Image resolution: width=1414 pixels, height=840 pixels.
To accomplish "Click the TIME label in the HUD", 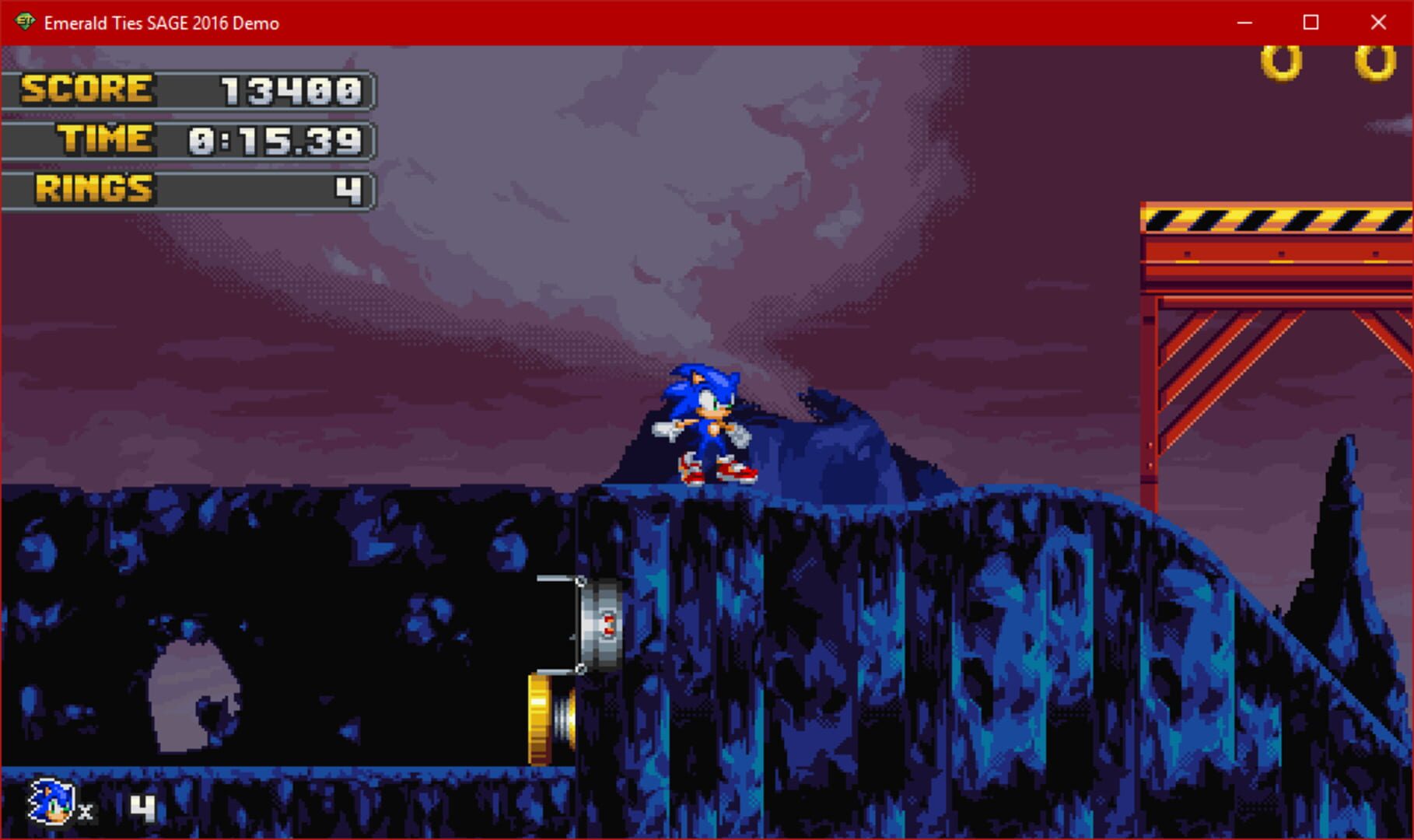I will click(x=106, y=138).
